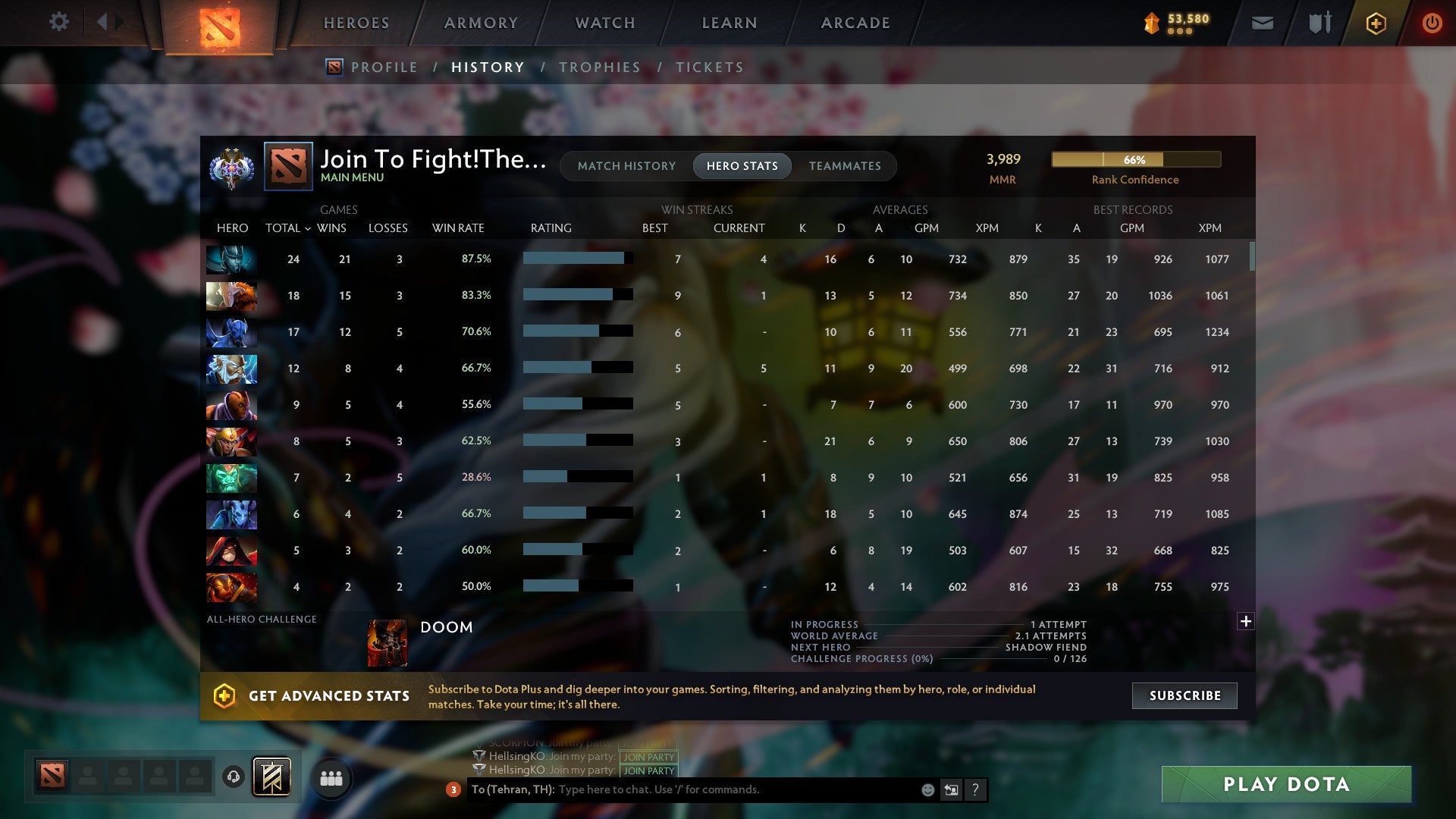The image size is (1456, 819).
Task: Click the SUBSCRIBE button for Dota Plus
Action: point(1184,695)
